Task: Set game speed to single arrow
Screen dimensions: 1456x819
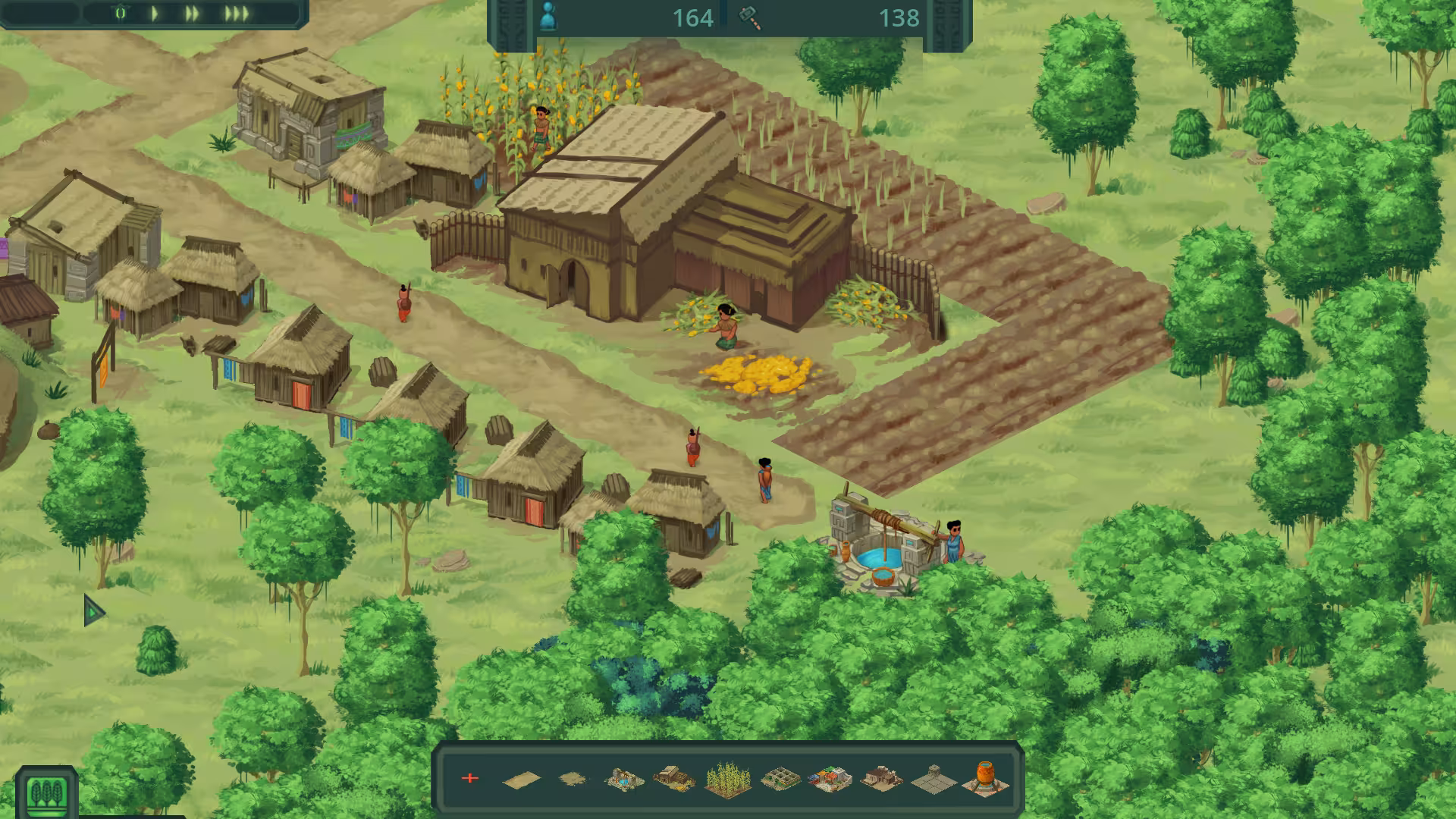Action: [x=155, y=13]
